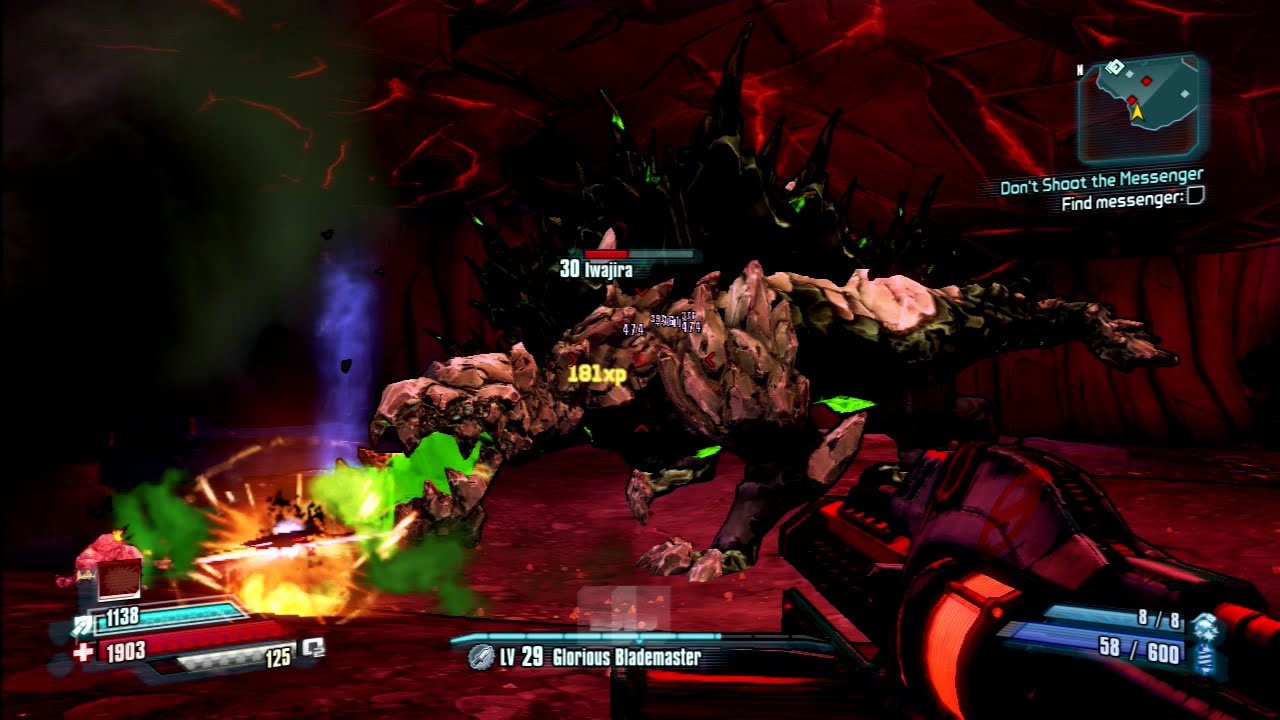Screen dimensions: 1280x720
Task: Activate the red action skill icon
Action: coord(119,579)
